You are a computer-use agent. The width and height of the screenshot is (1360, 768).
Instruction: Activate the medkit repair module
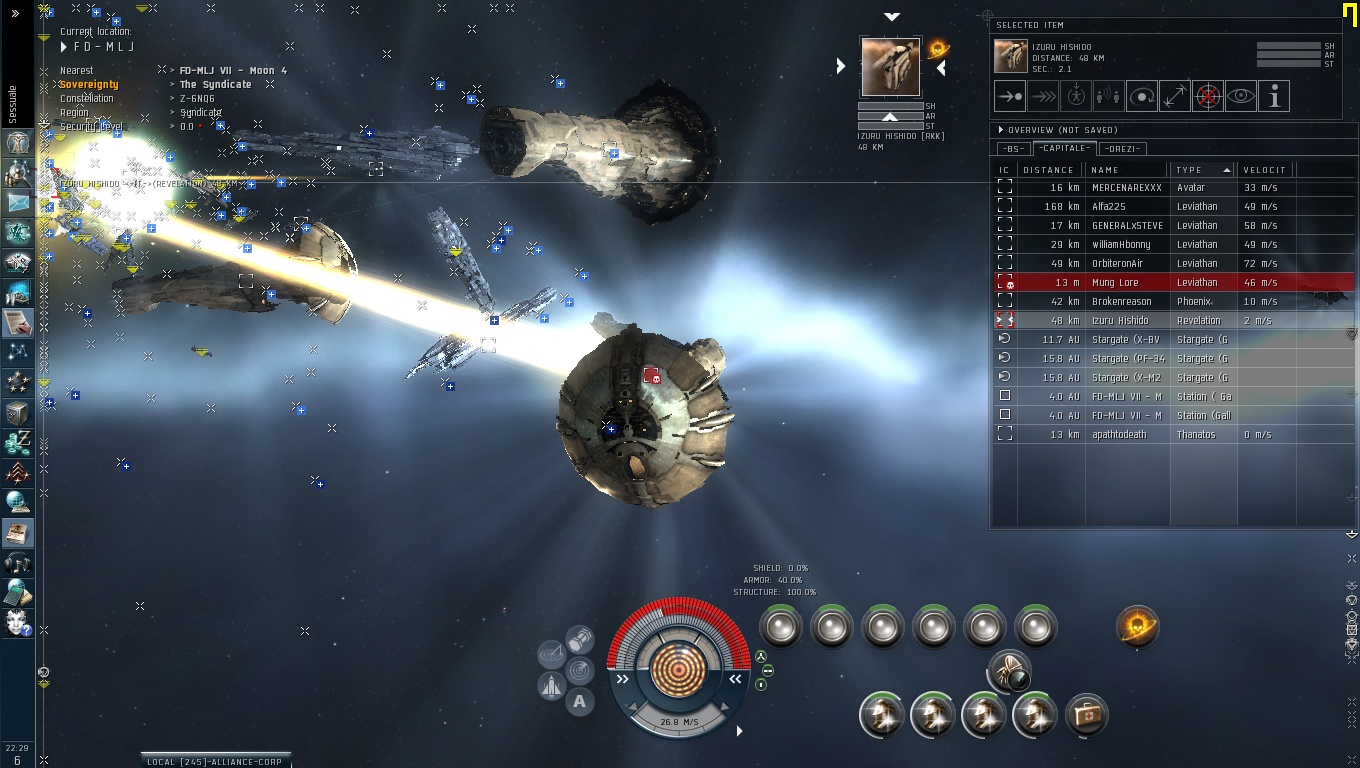[1086, 715]
